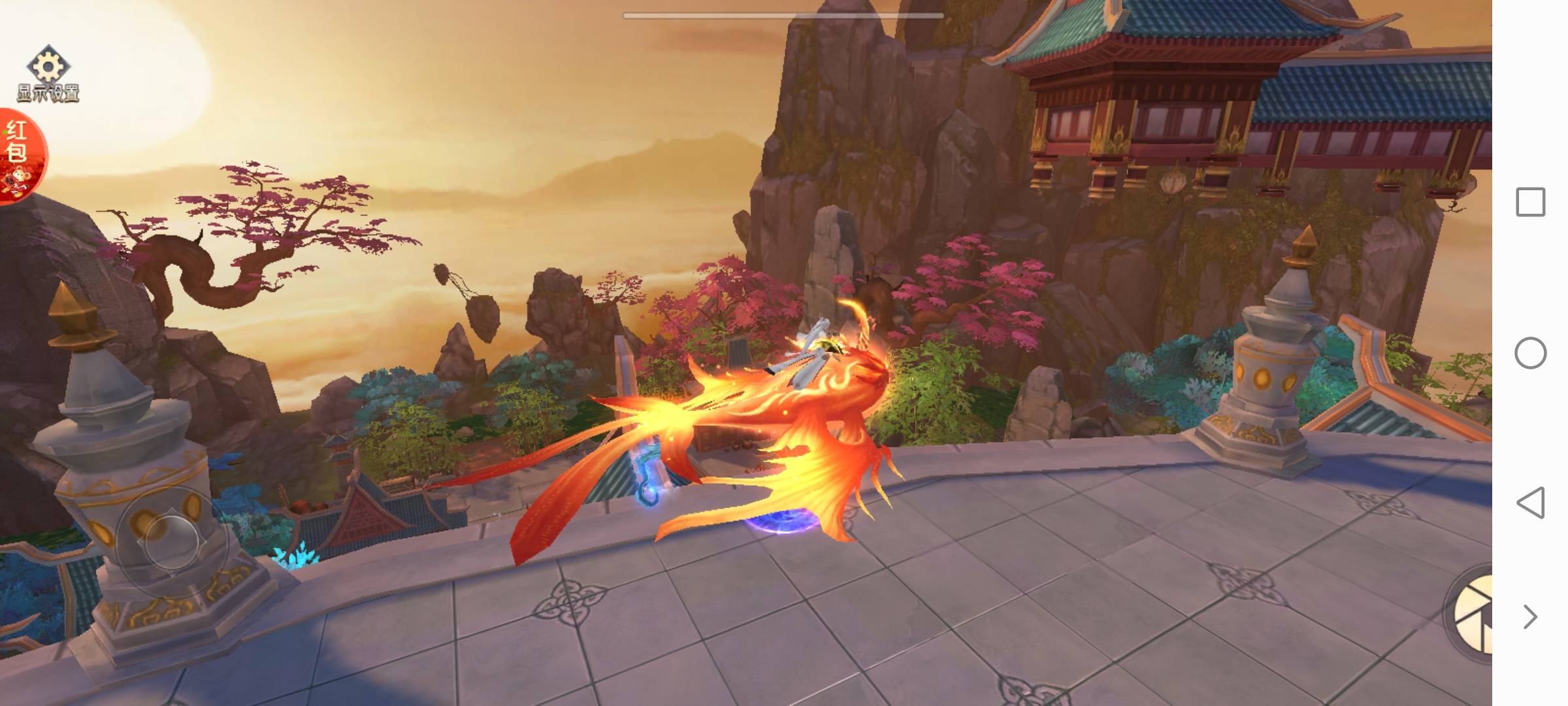Open the 显示设置 display settings gear
Viewport: 1568px width, 706px height.
point(48,73)
